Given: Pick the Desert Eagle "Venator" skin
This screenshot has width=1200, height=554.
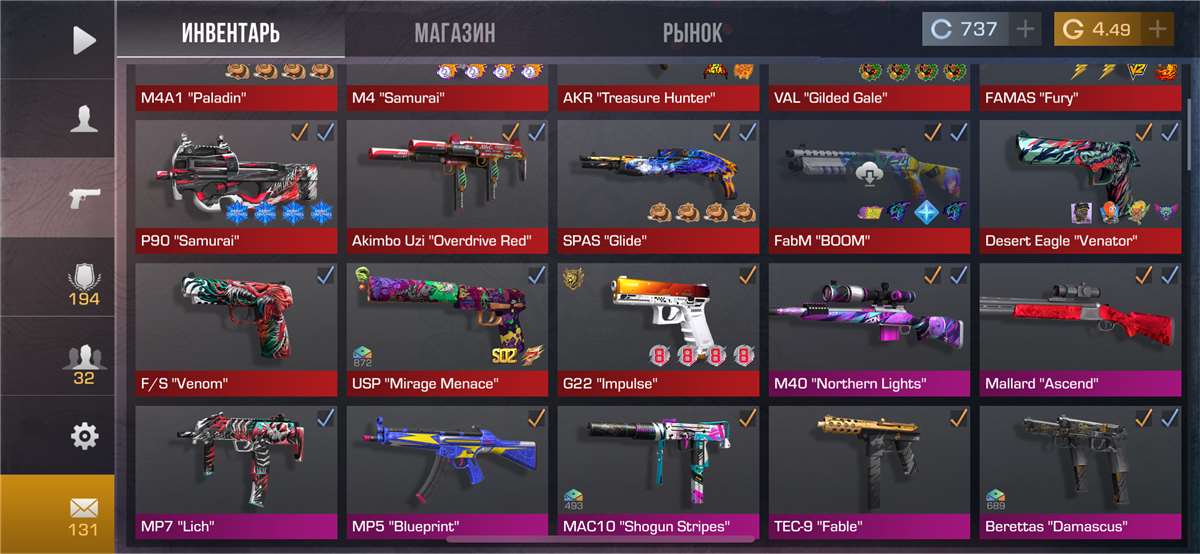Looking at the screenshot, I should [1080, 185].
